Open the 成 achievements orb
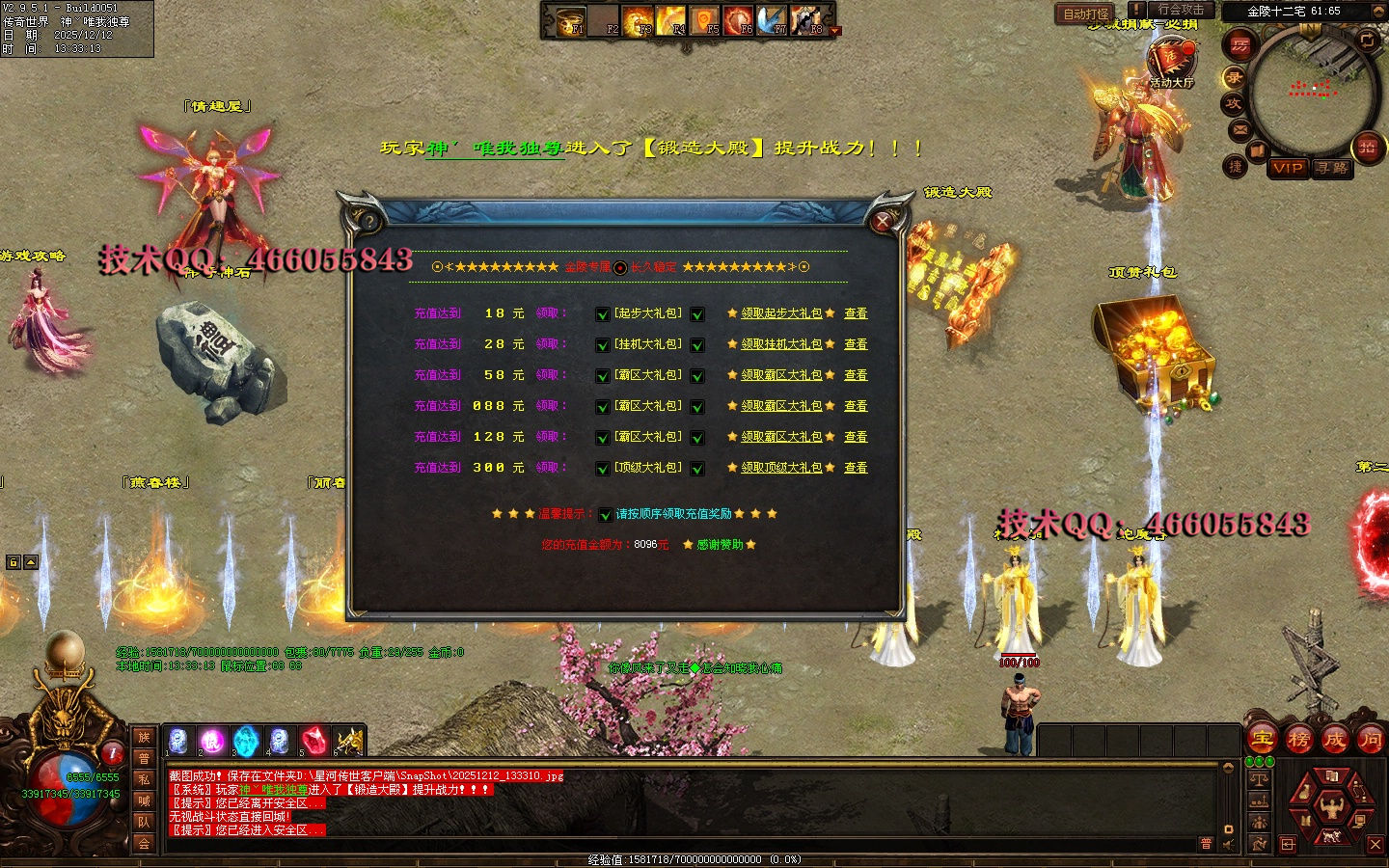The width and height of the screenshot is (1389, 868). click(1335, 740)
